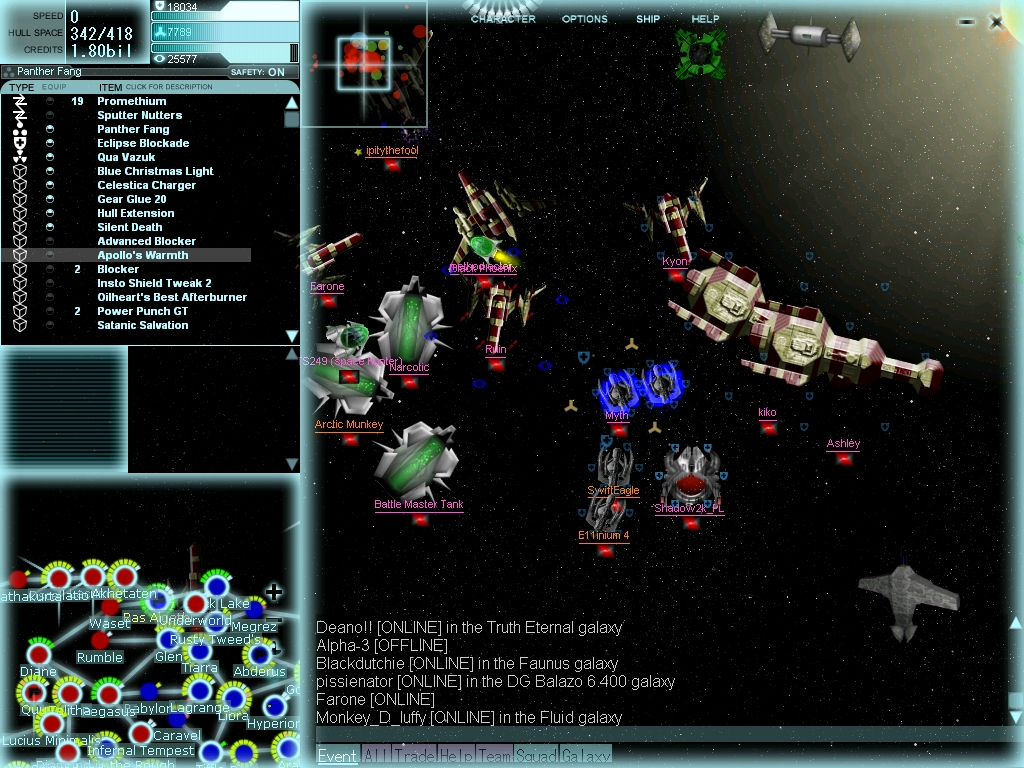
Task: Click the radar minimap
Action: [364, 64]
